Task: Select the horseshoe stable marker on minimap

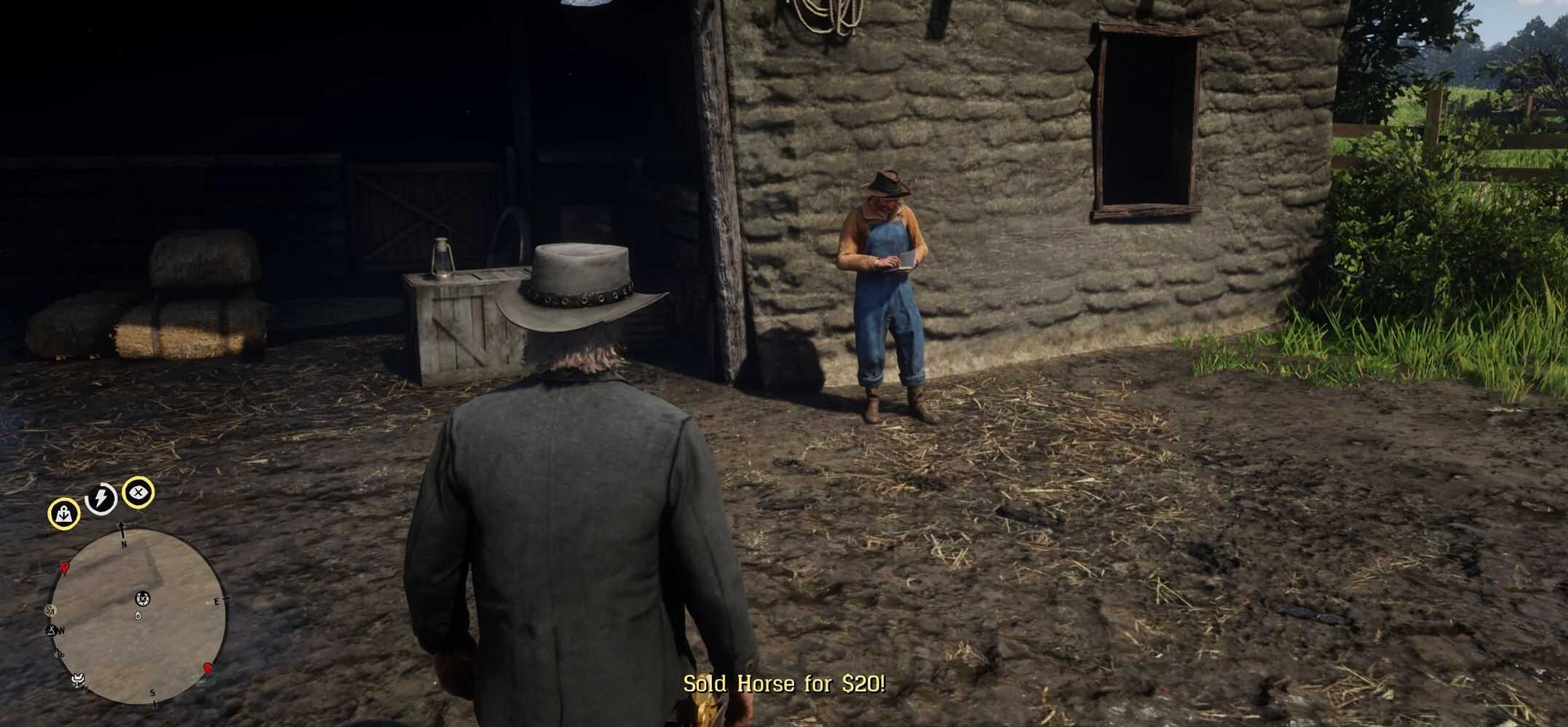Action: 143,598
